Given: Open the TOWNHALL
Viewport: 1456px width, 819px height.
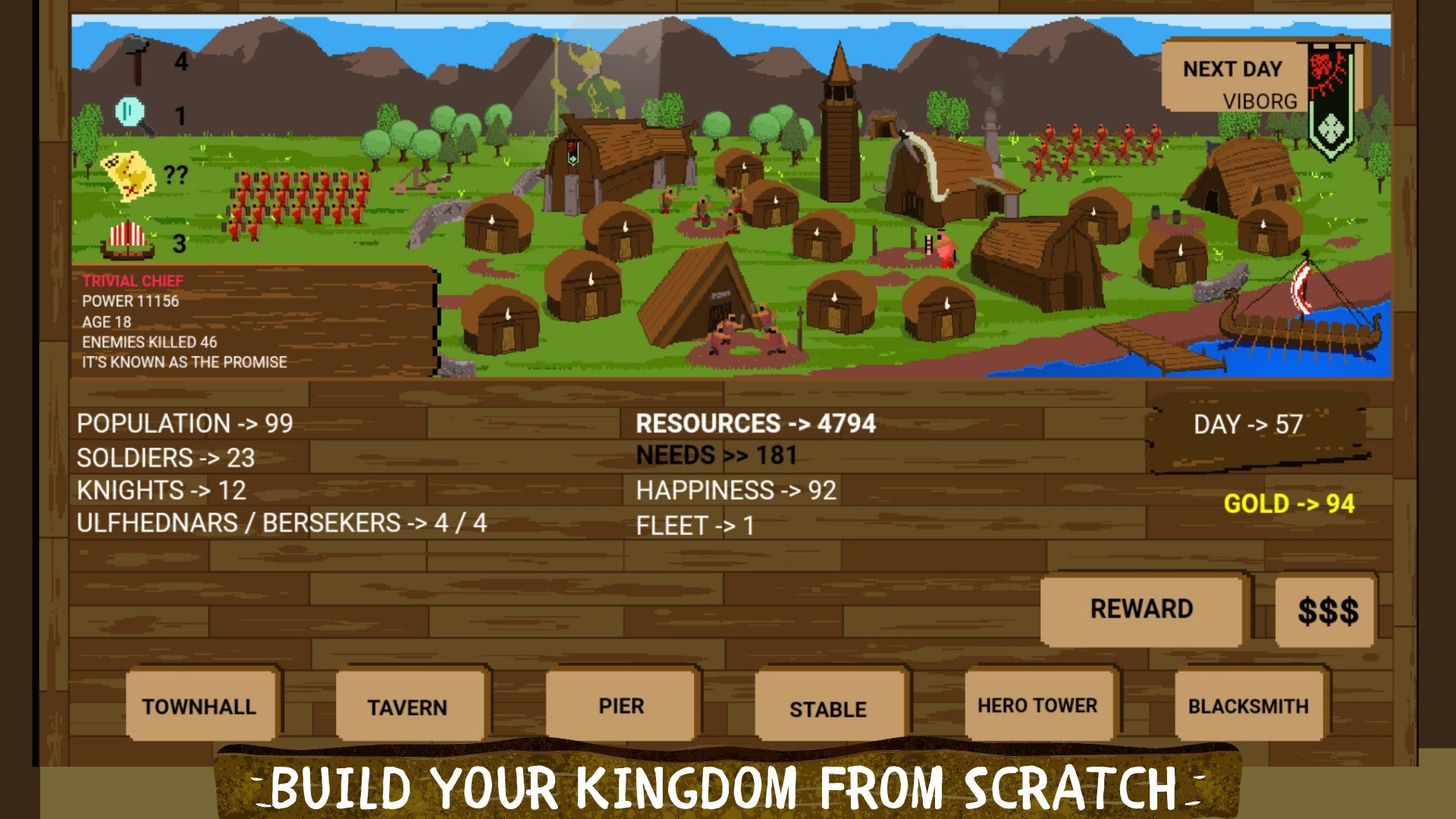Looking at the screenshot, I should coord(199,707).
